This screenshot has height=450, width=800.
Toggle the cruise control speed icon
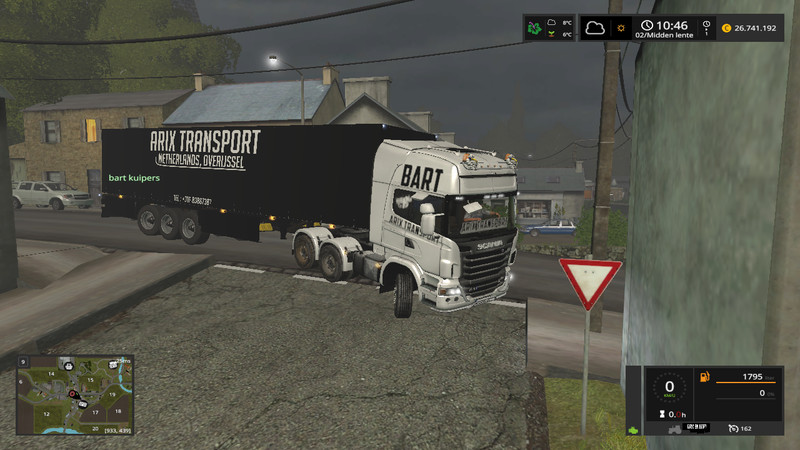[734, 428]
